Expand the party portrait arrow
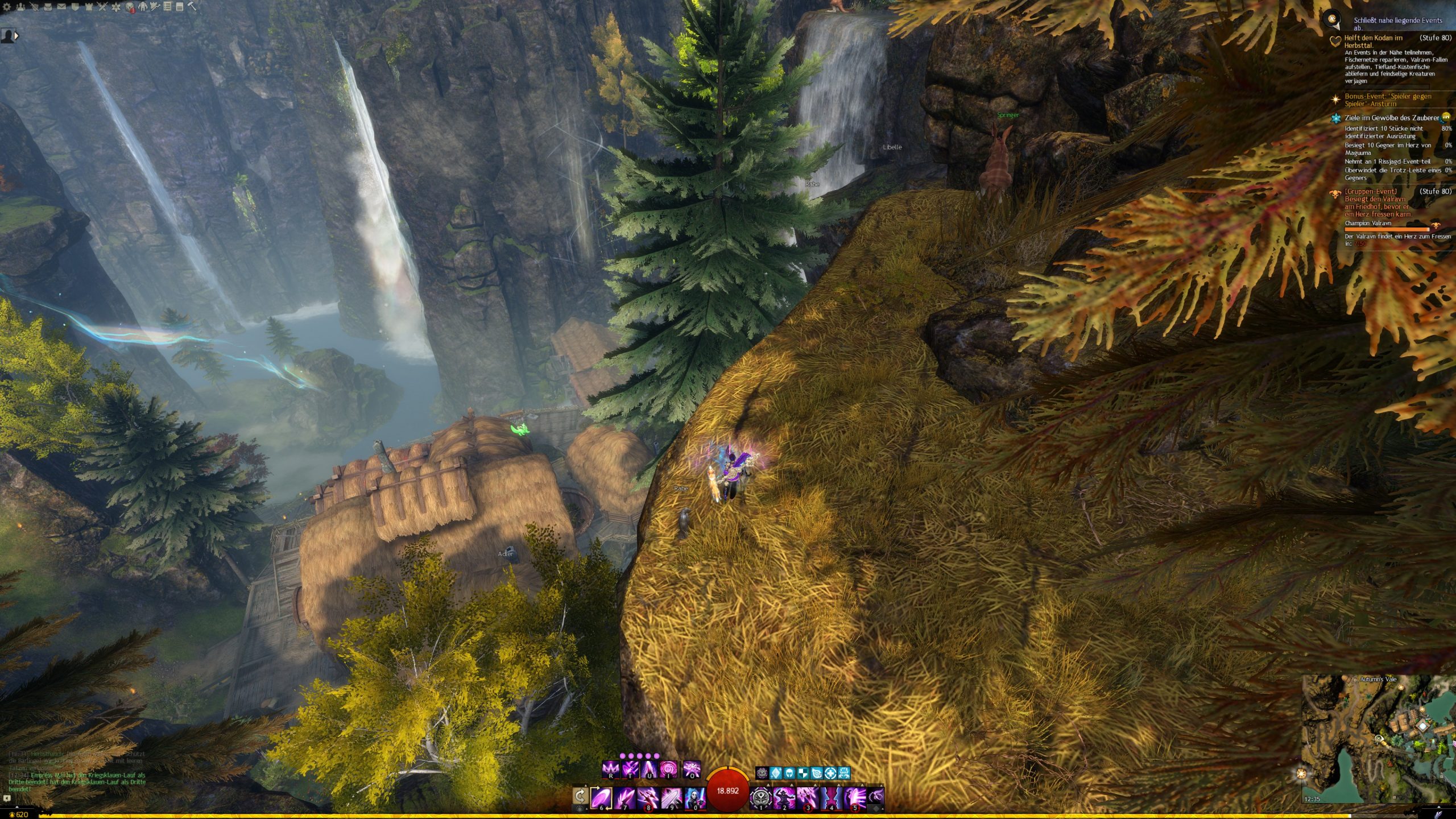 [16, 36]
